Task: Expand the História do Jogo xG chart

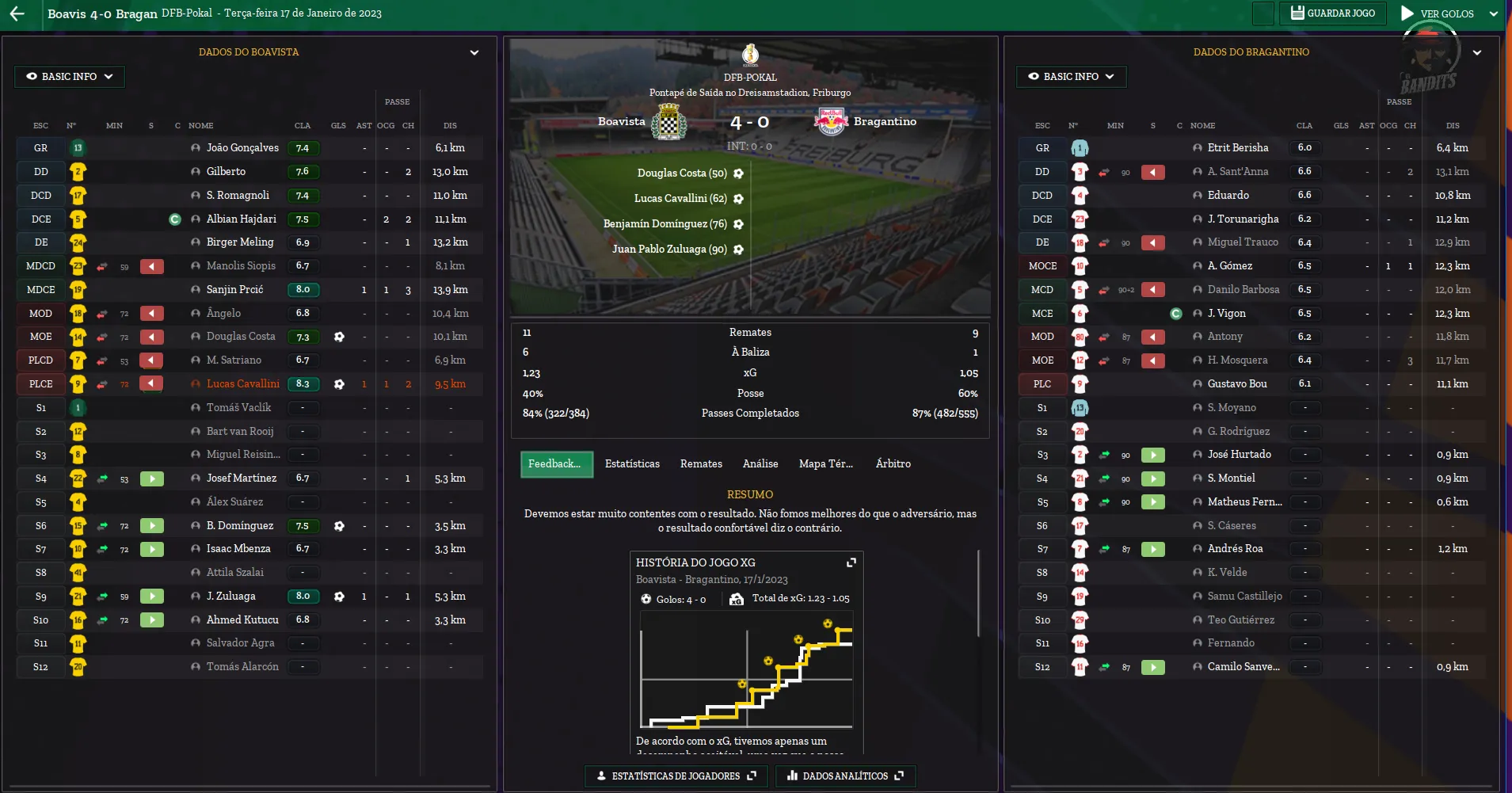Action: 851,562
